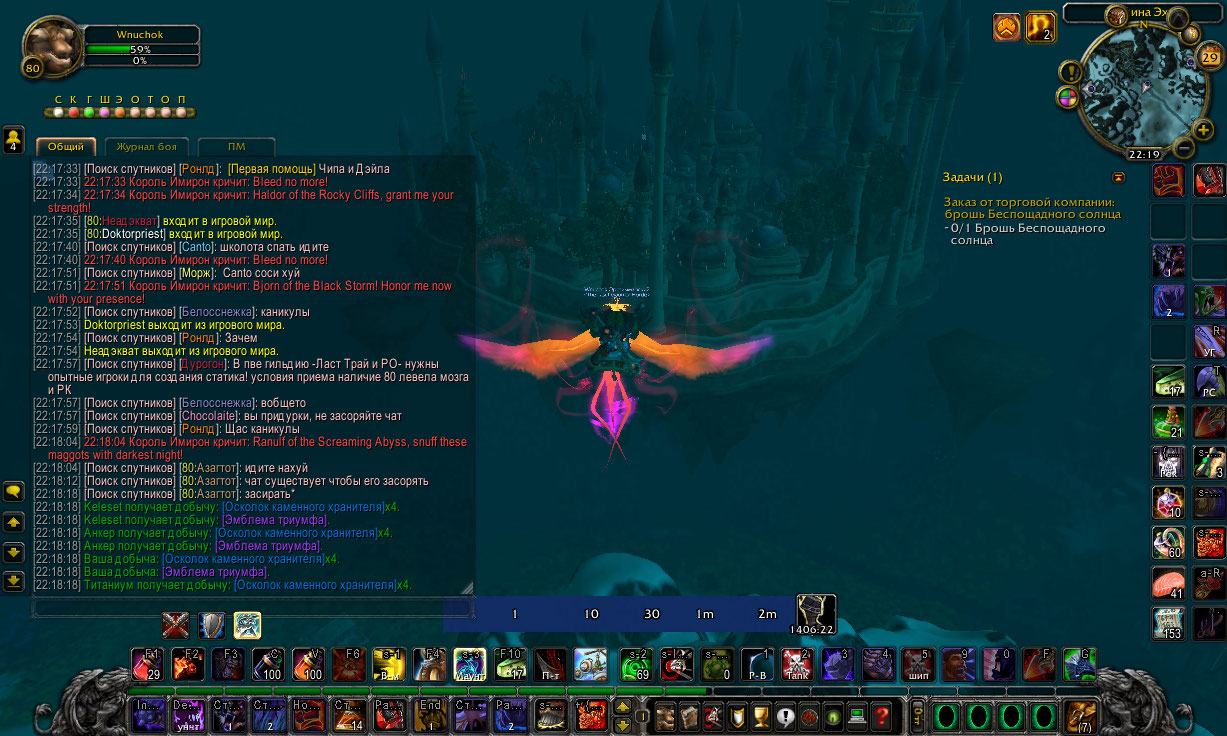Click the Wnuchok player portrait
Viewport: 1227px width, 736px height.
(x=52, y=46)
